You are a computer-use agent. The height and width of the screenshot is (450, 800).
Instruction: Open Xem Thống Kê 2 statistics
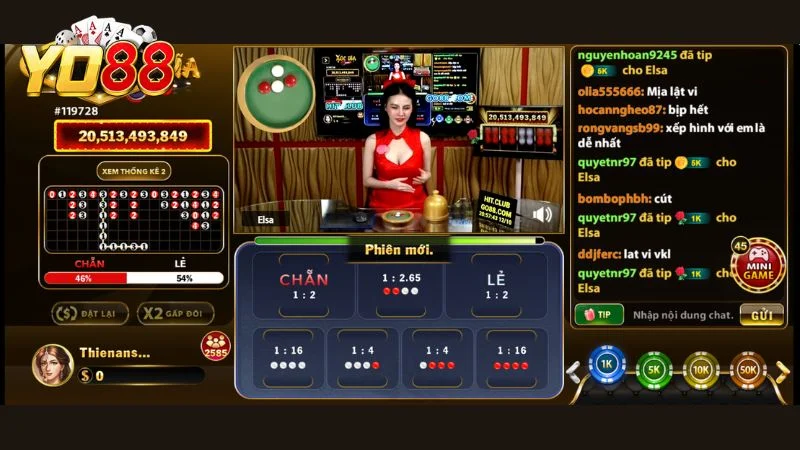click(x=133, y=170)
